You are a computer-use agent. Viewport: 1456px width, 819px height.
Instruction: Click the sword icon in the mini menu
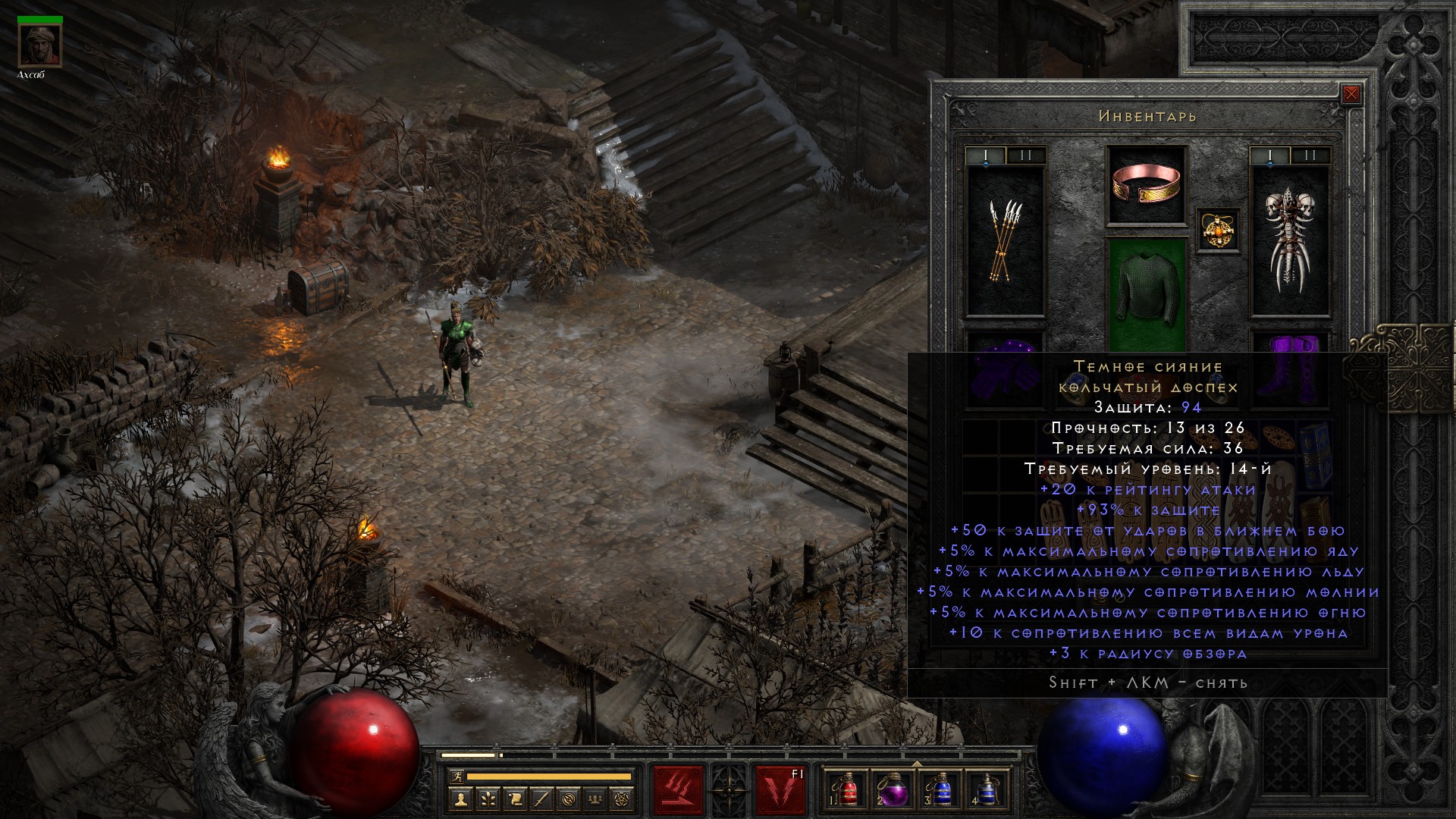[541, 799]
